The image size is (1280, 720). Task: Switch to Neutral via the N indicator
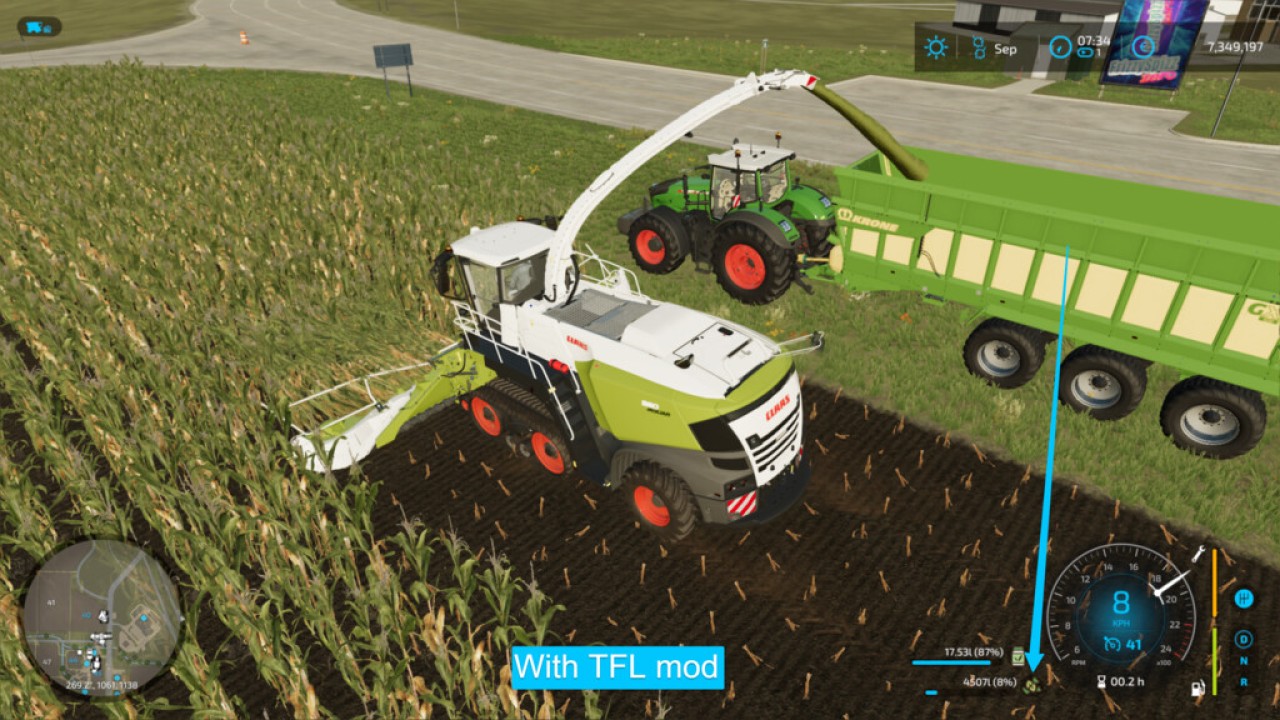click(1243, 660)
